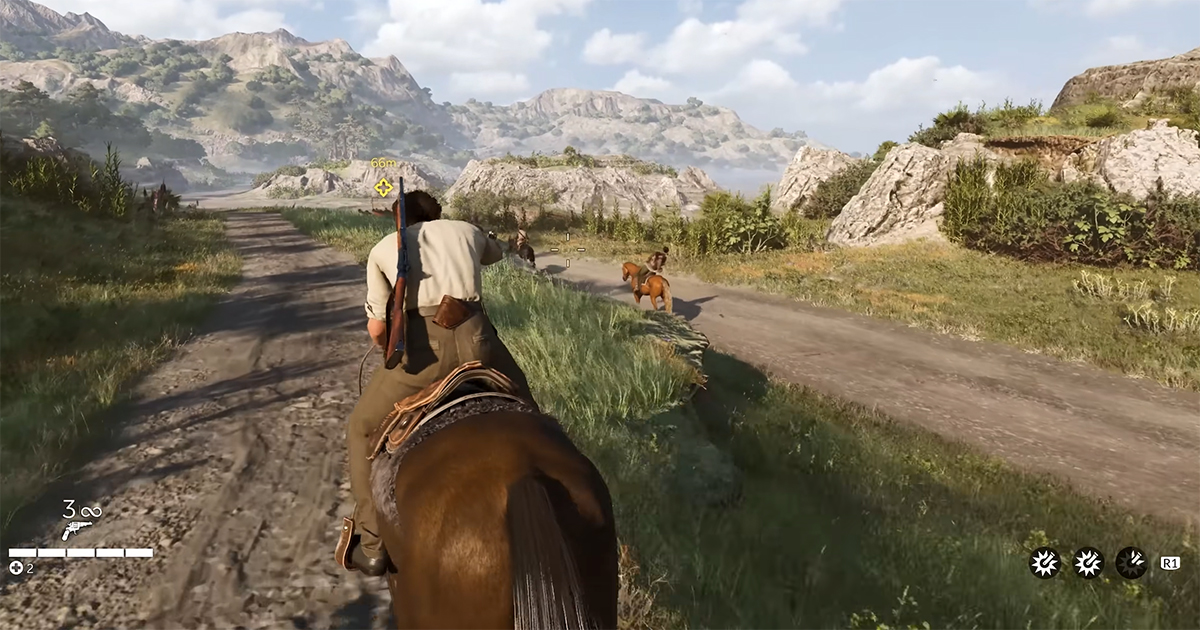Activate the dimmed, partially charged ability icon

click(x=1131, y=563)
